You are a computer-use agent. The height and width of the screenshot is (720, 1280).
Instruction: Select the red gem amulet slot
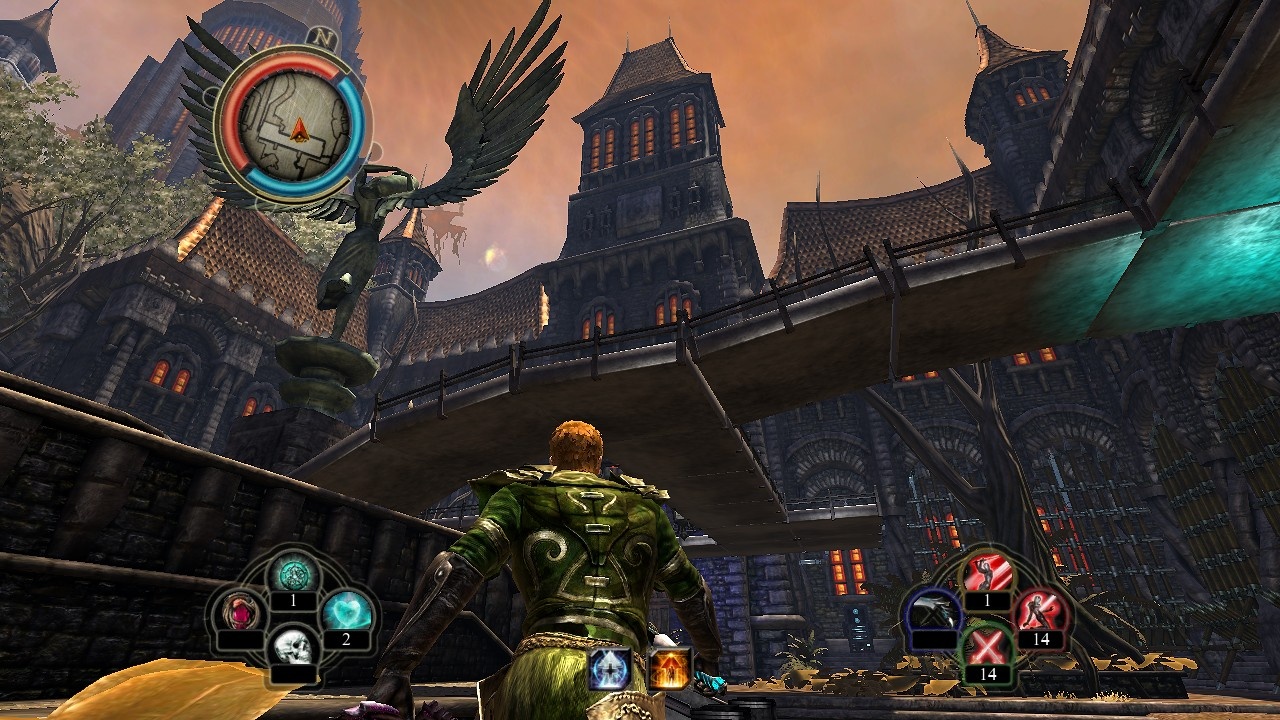coord(241,609)
